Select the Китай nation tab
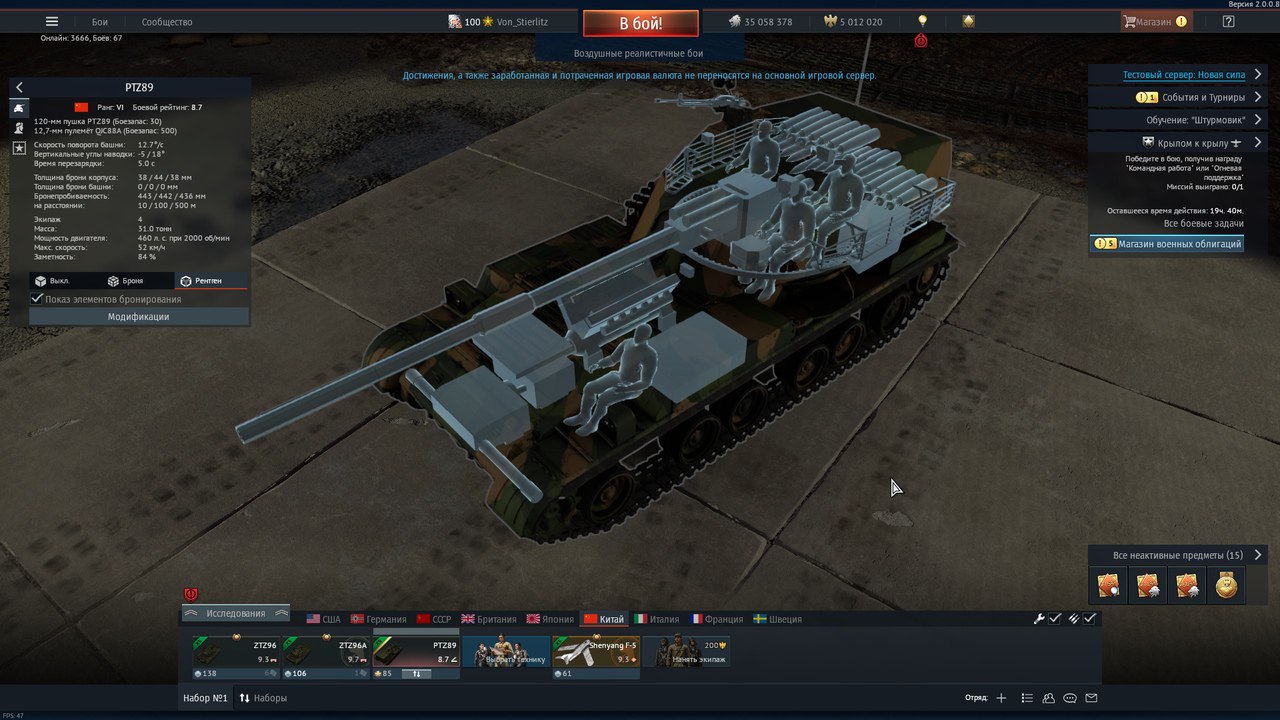The width and height of the screenshot is (1280, 720). (604, 619)
